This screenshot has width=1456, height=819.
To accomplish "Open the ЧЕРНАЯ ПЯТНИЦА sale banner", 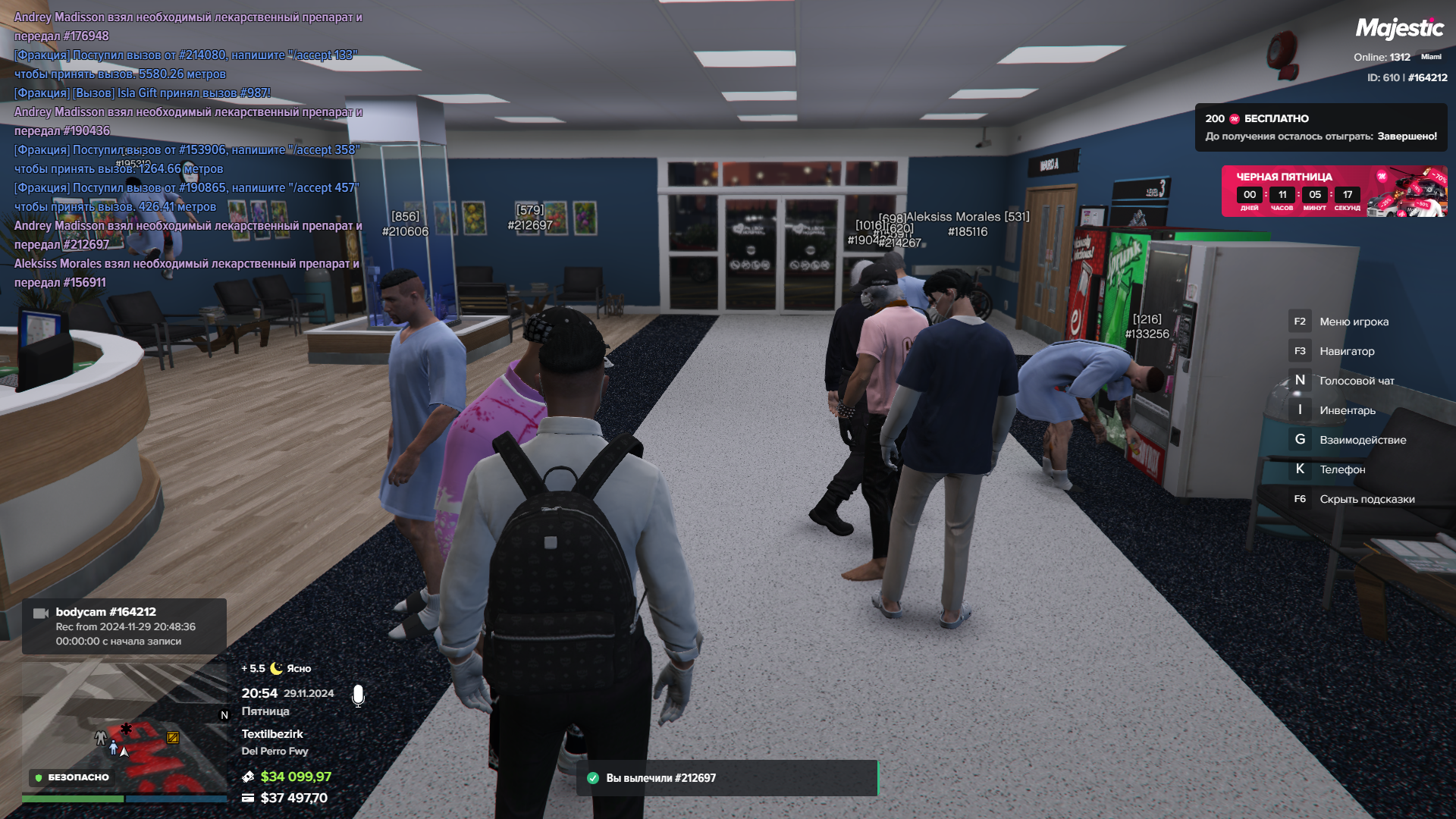I will [1333, 191].
